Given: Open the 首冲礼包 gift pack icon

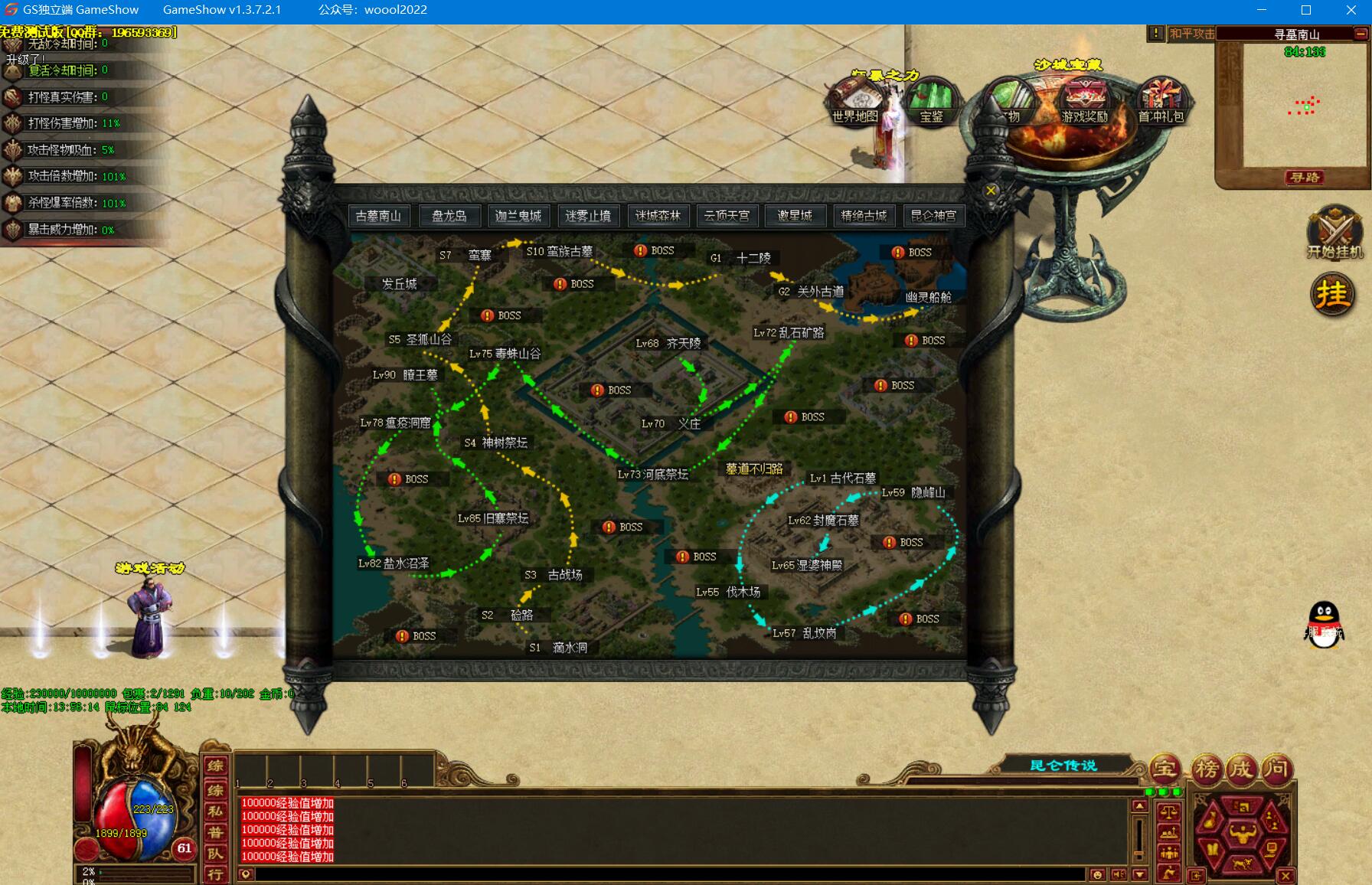Looking at the screenshot, I should [1161, 100].
